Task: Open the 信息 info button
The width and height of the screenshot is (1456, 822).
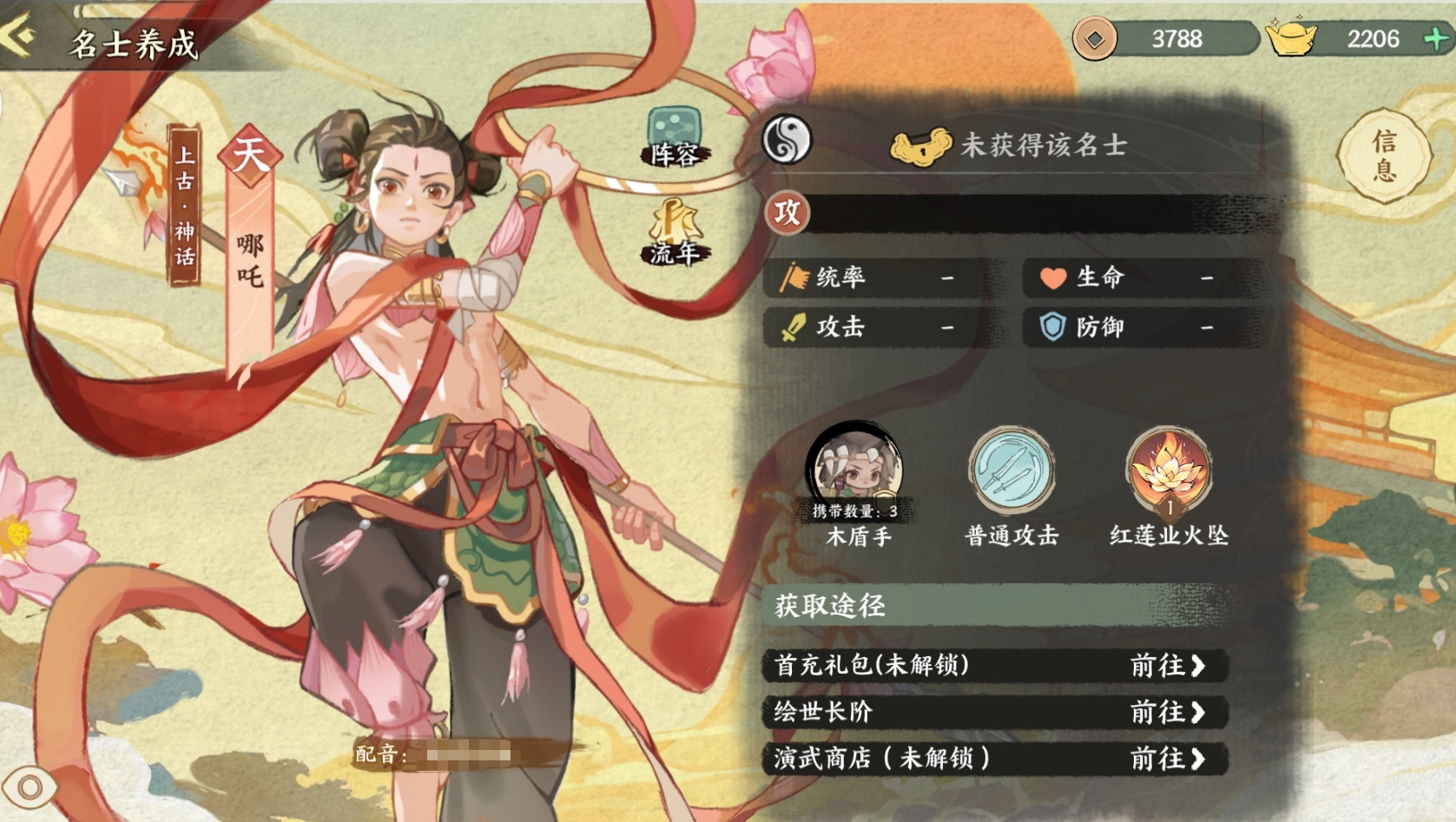Action: (1383, 155)
